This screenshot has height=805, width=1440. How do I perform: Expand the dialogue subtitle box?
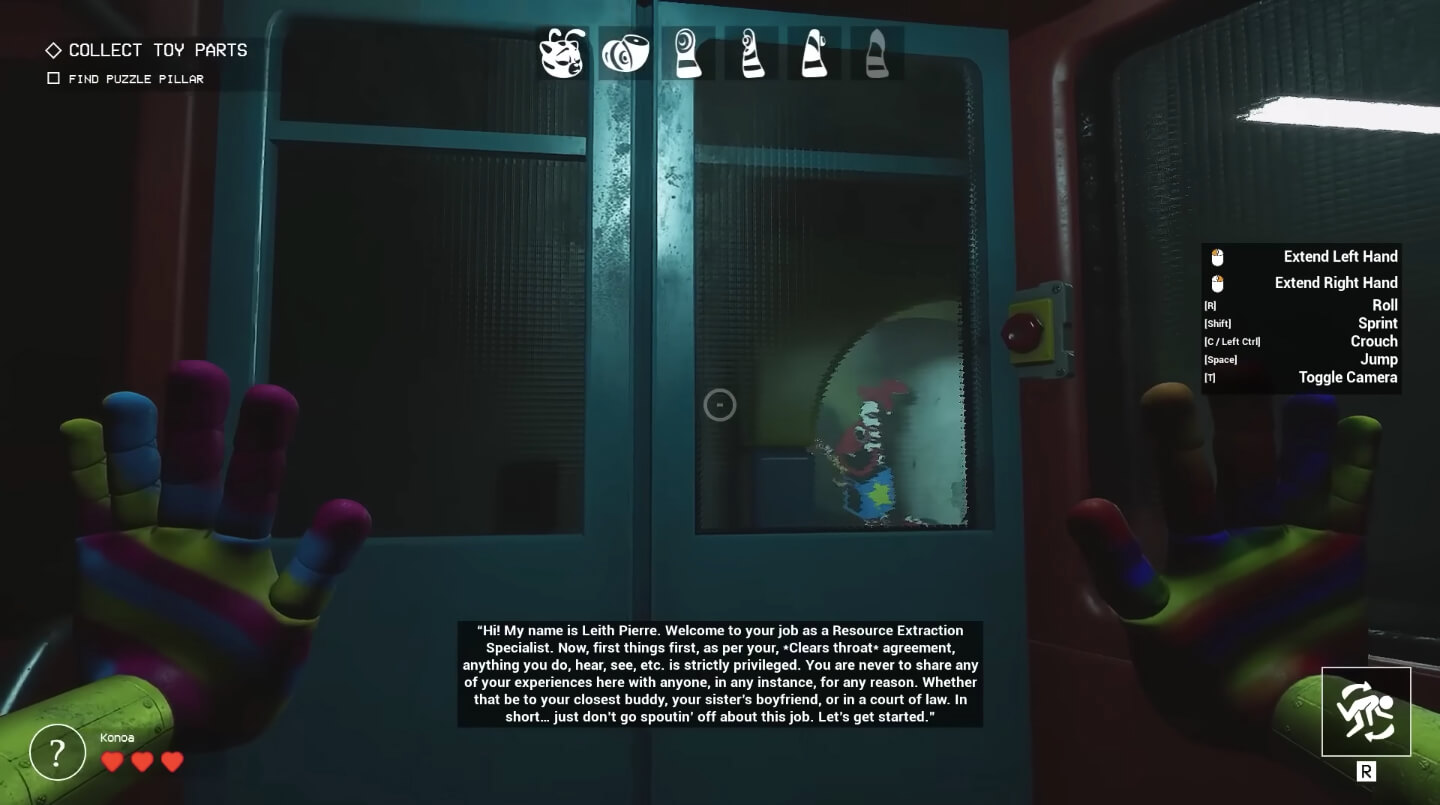pos(720,674)
